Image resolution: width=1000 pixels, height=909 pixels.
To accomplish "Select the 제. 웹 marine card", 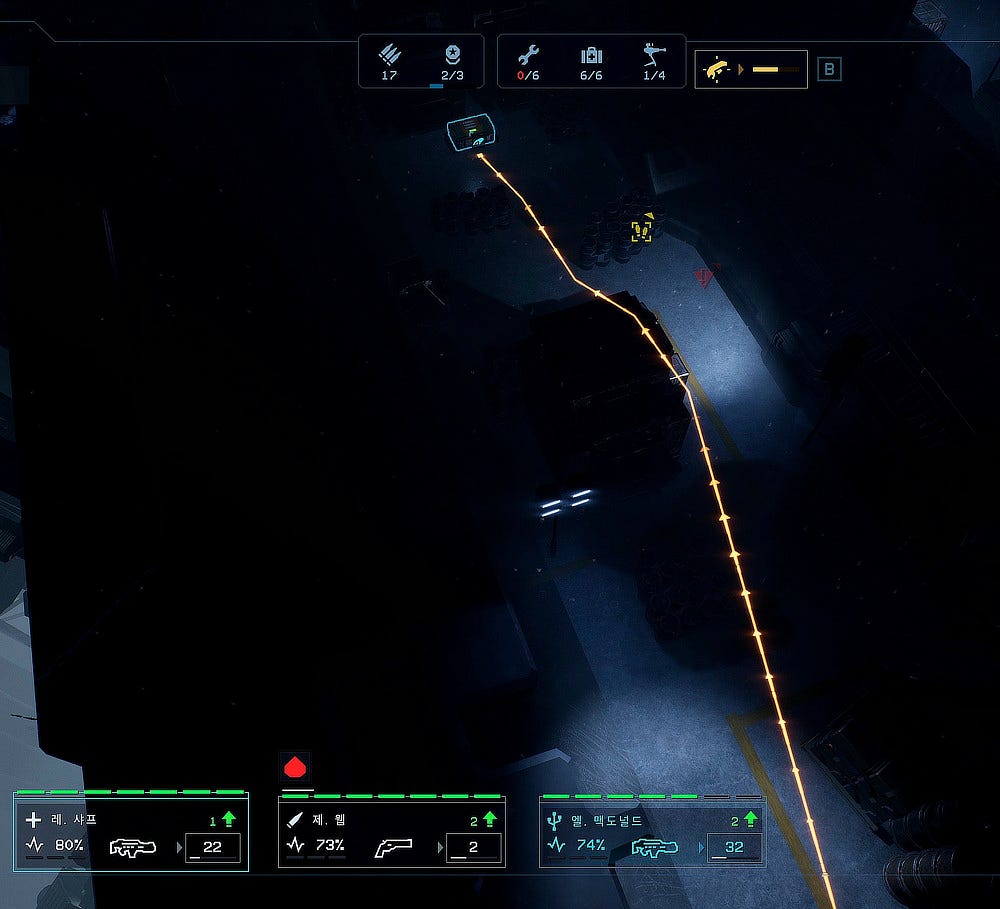I will click(391, 833).
